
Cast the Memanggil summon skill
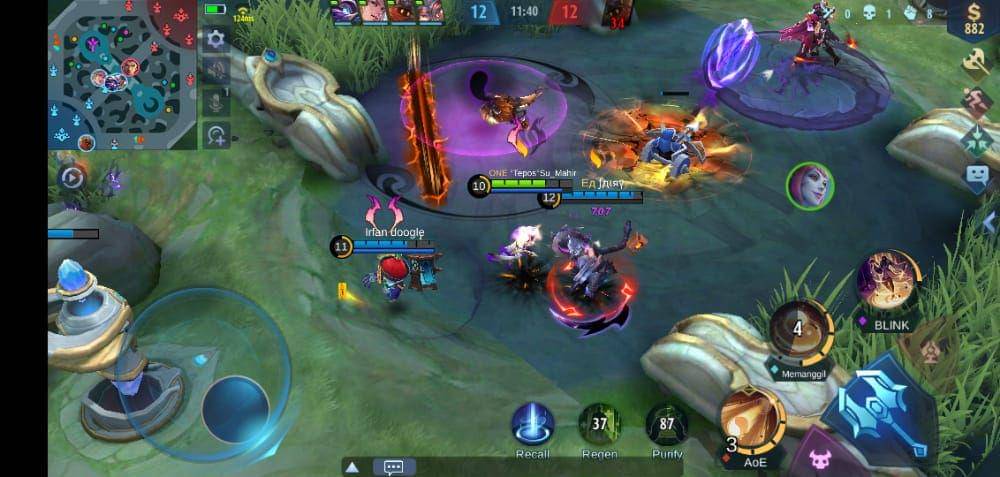(798, 331)
